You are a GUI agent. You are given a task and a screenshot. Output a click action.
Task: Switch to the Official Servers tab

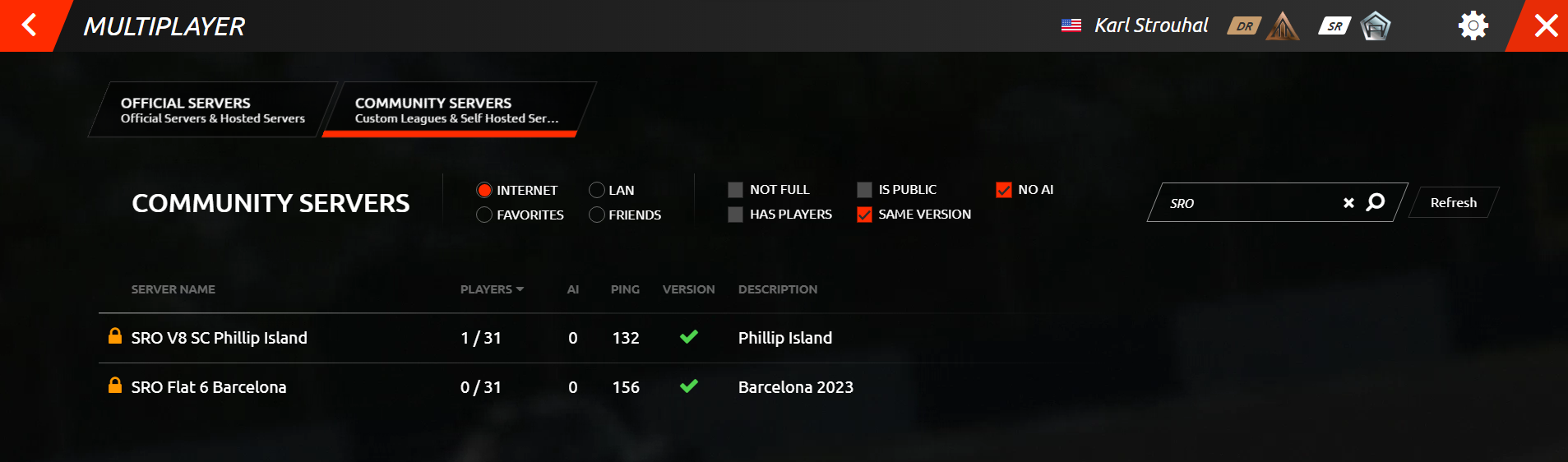coord(212,109)
